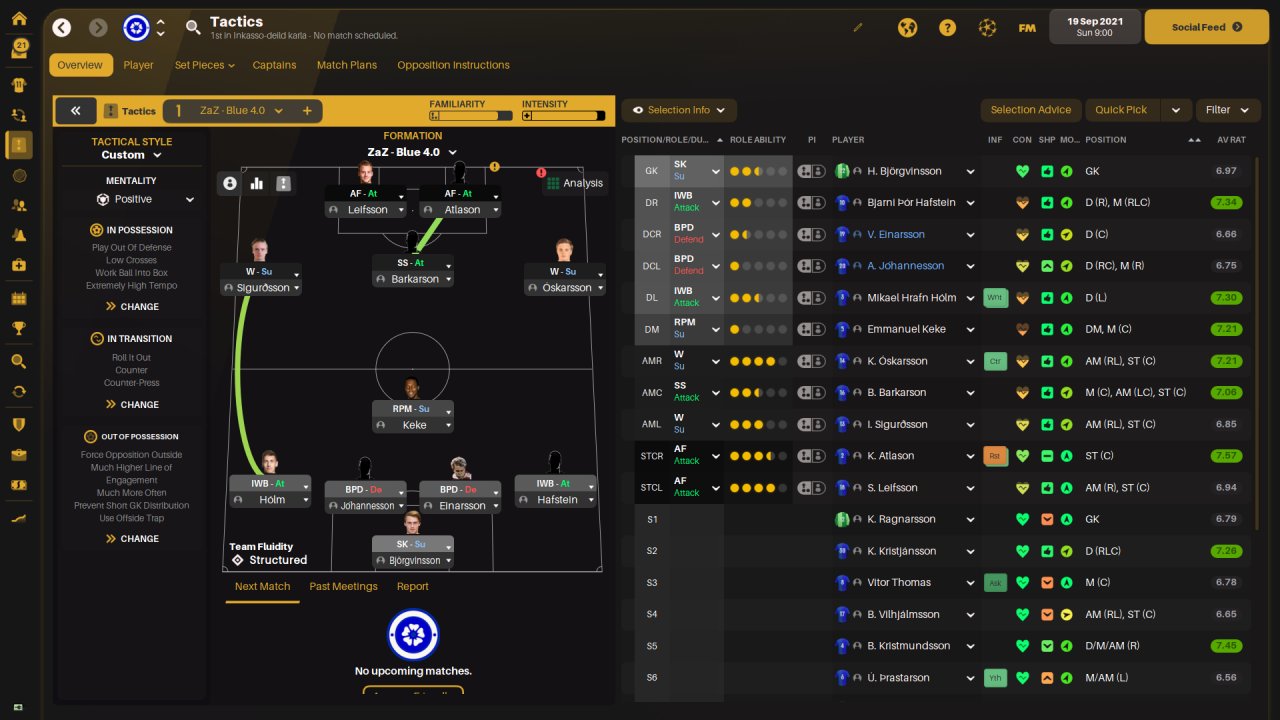This screenshot has width=1280, height=720.
Task: Expand the Filter dropdown
Action: (x=1227, y=110)
